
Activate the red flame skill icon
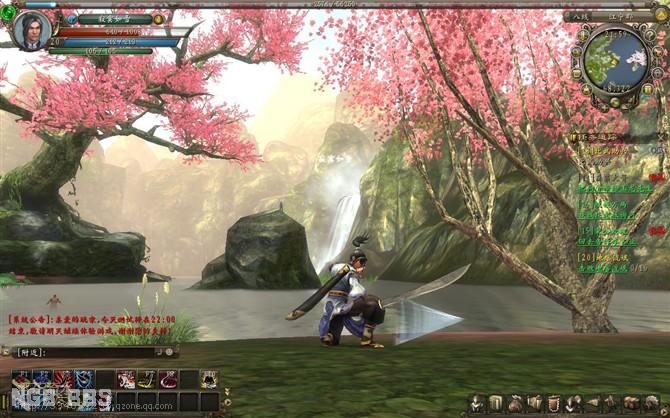(62, 379)
